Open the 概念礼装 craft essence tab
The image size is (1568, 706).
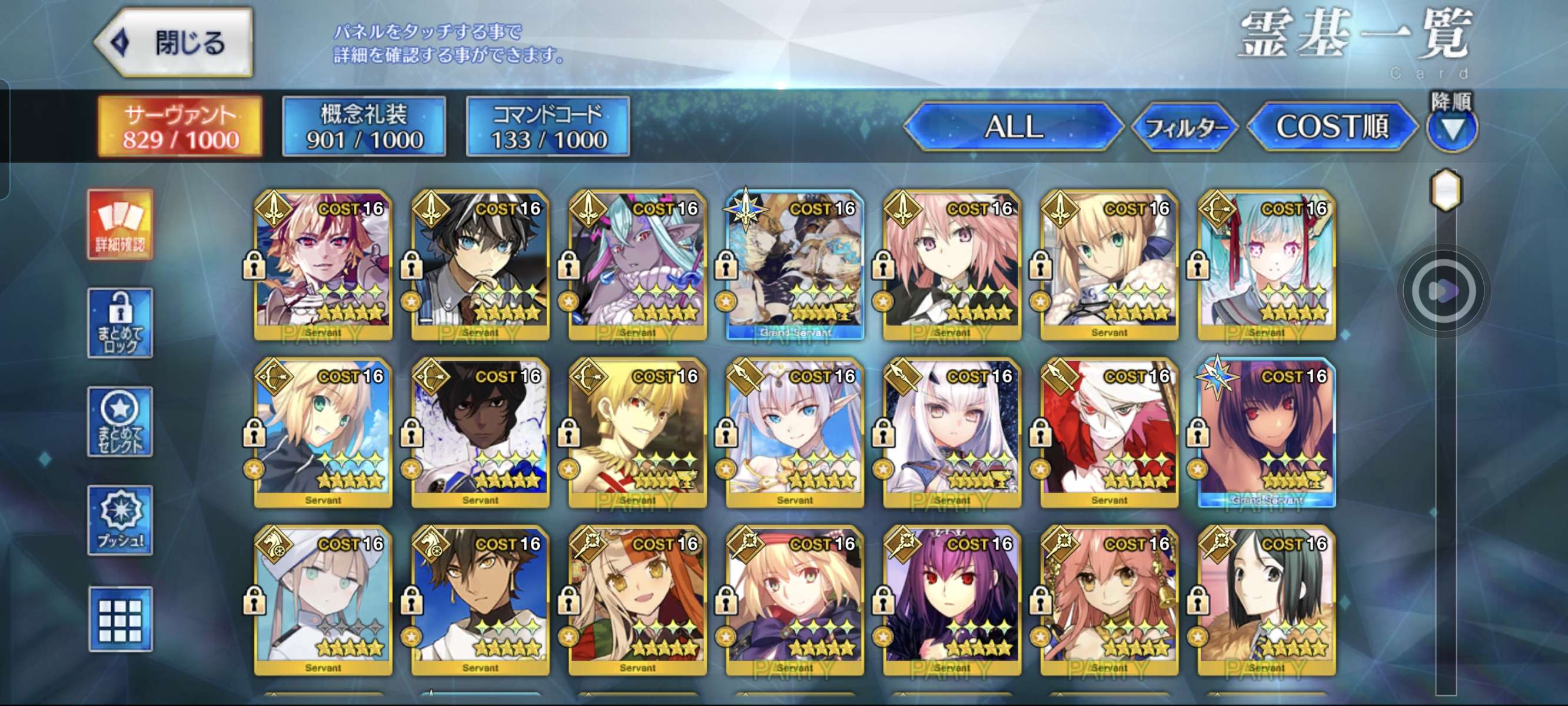364,126
